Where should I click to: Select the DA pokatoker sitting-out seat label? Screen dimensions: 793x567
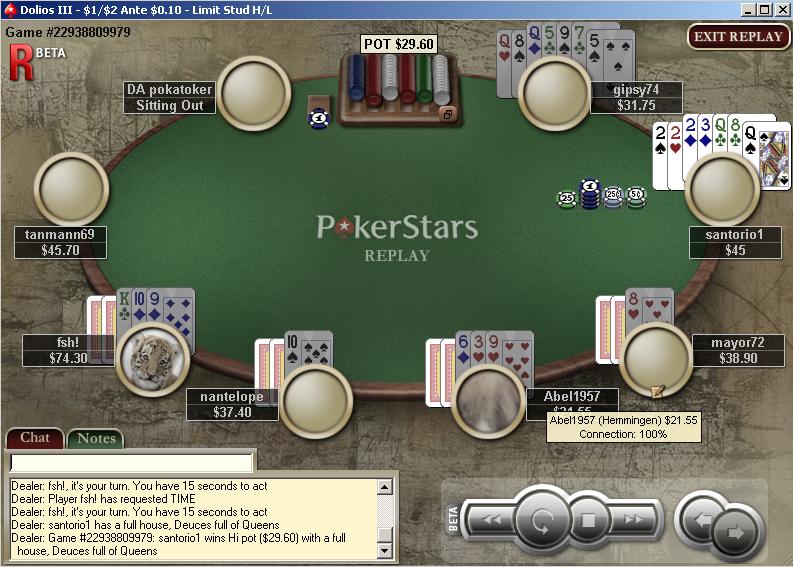coord(169,97)
